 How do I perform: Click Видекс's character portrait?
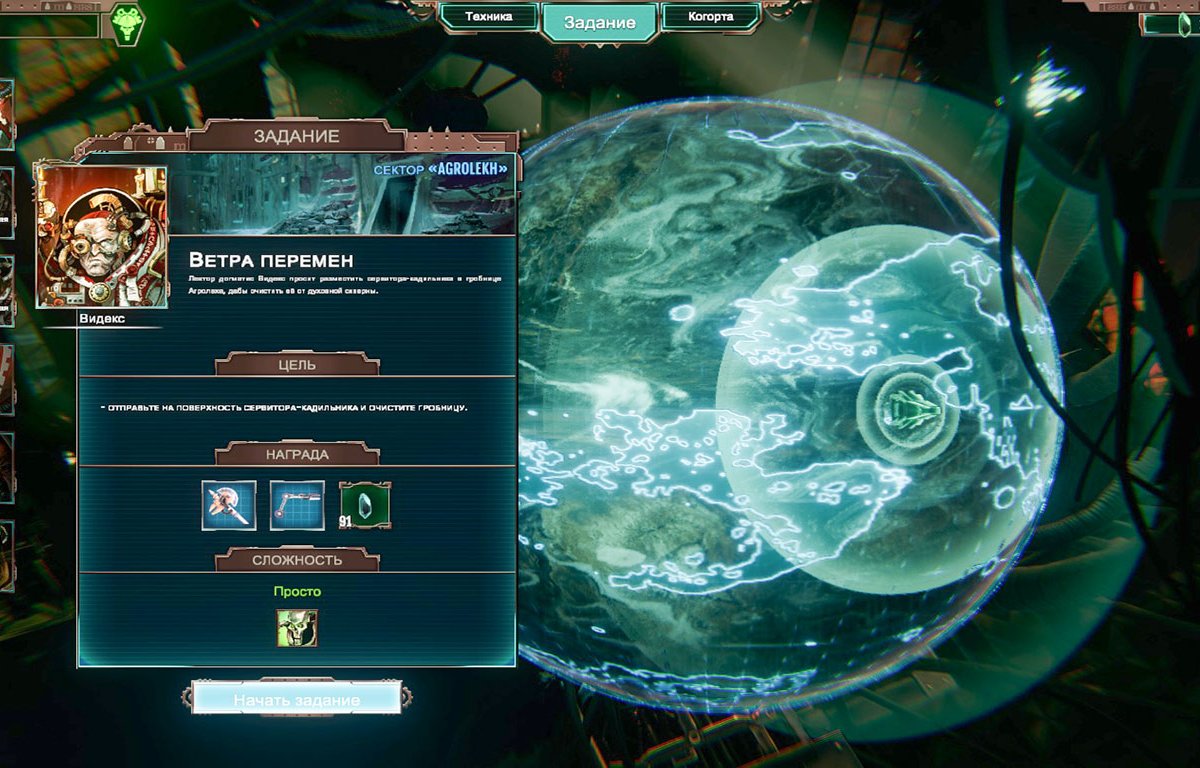(x=101, y=237)
